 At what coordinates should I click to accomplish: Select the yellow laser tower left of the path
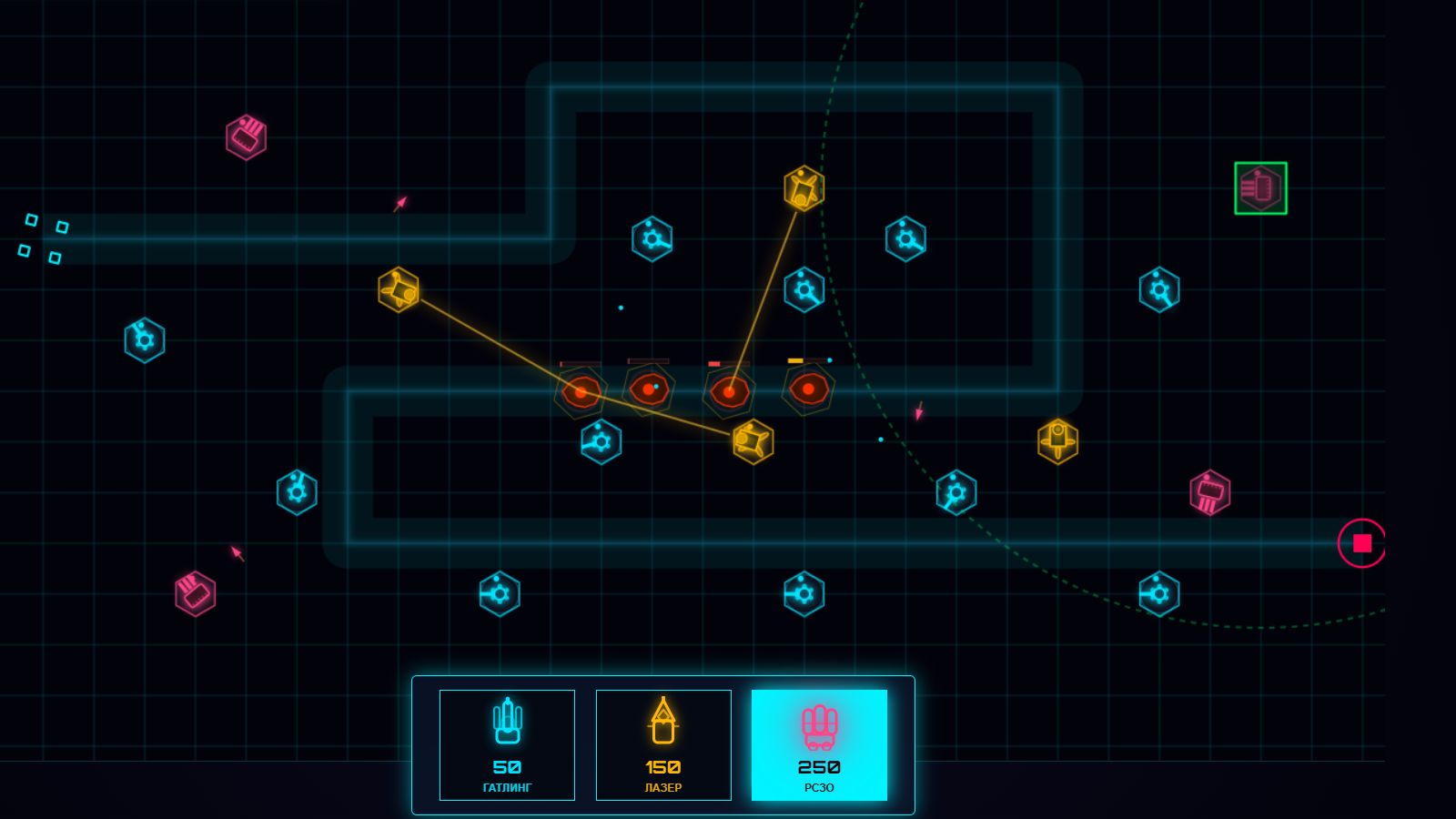(x=398, y=289)
